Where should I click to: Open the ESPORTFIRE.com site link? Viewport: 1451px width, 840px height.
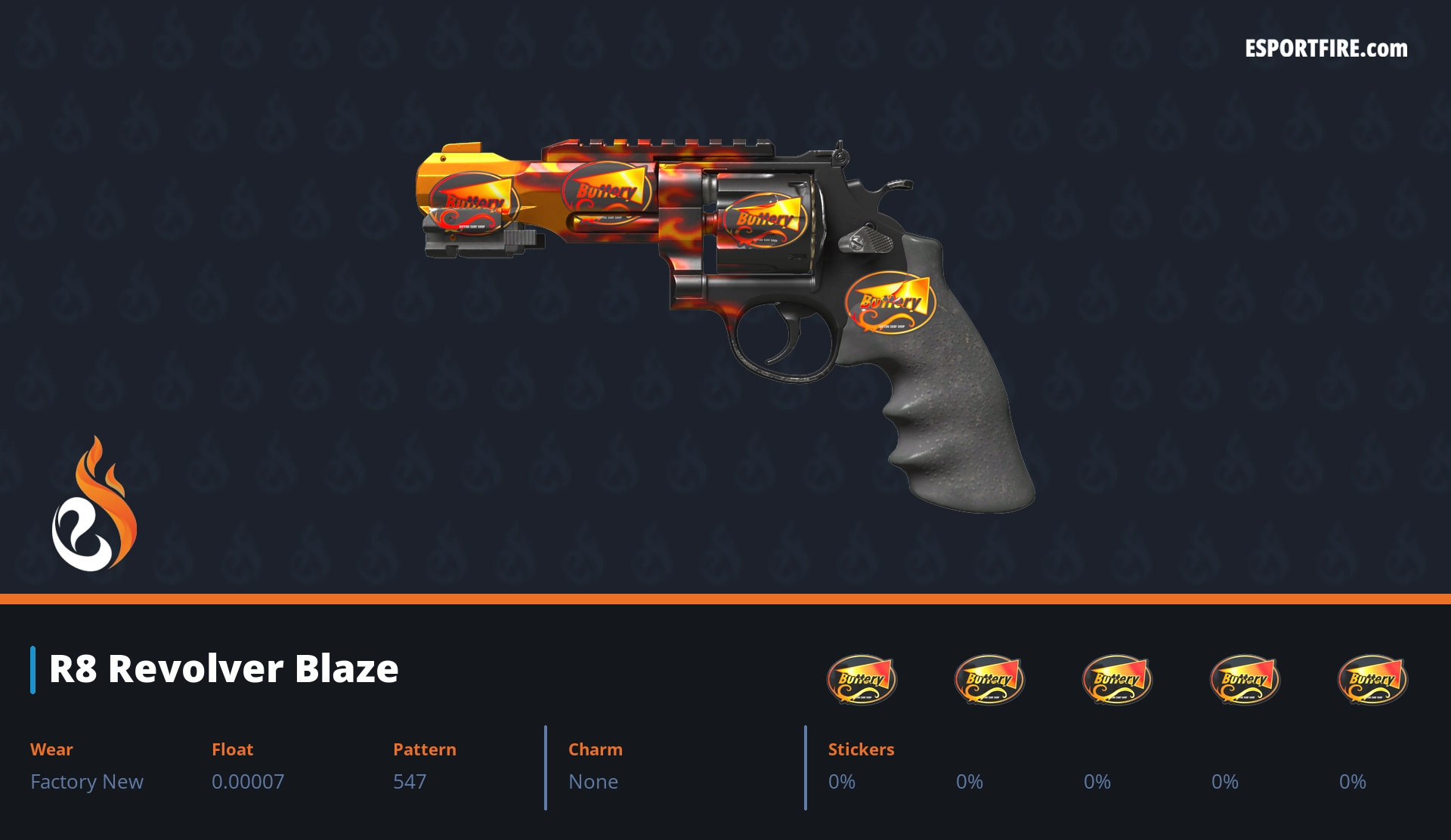pyautogui.click(x=1326, y=49)
